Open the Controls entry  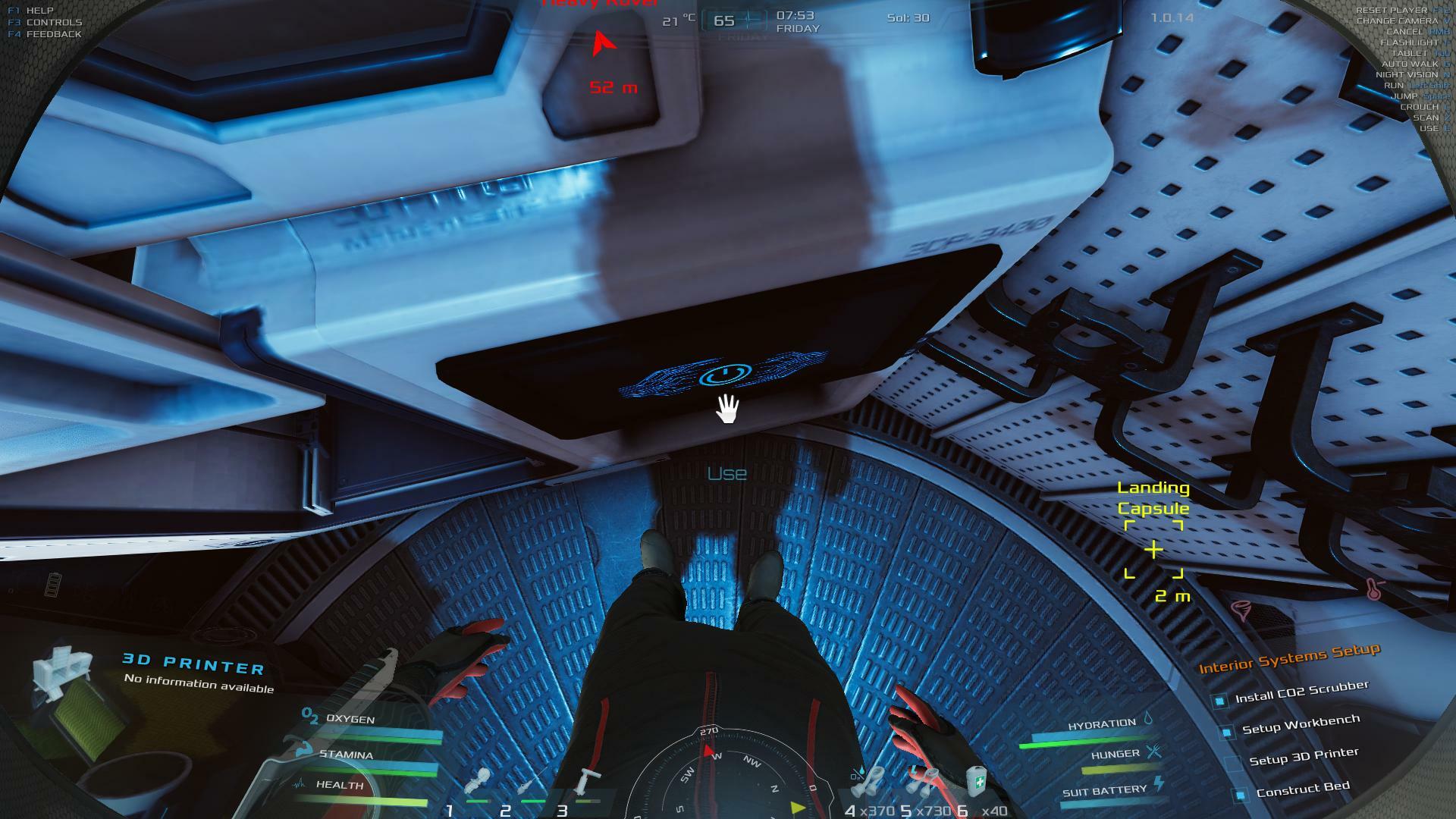click(53, 23)
